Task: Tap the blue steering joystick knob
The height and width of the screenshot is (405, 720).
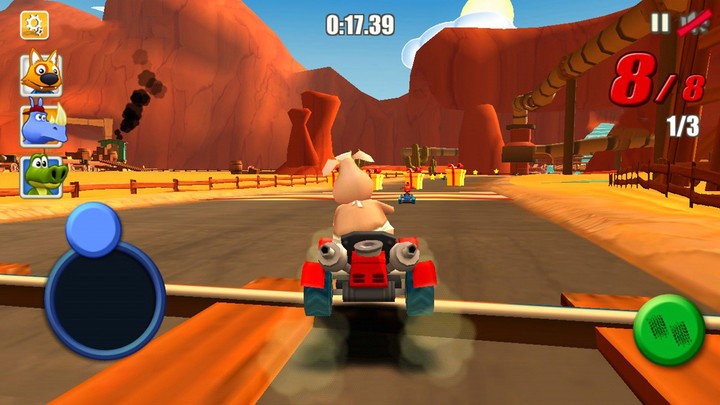Action: coord(93,229)
